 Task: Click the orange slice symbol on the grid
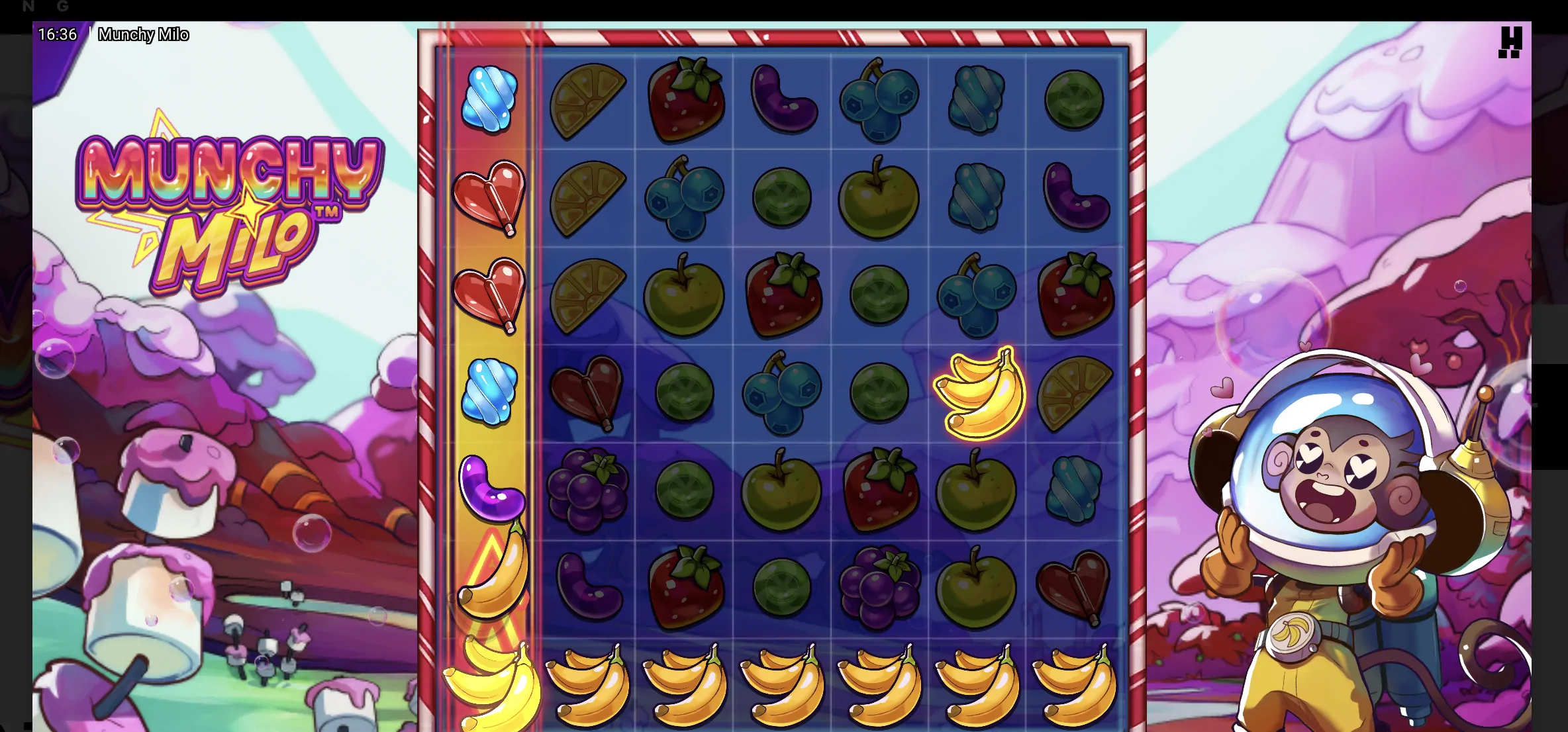click(x=587, y=100)
